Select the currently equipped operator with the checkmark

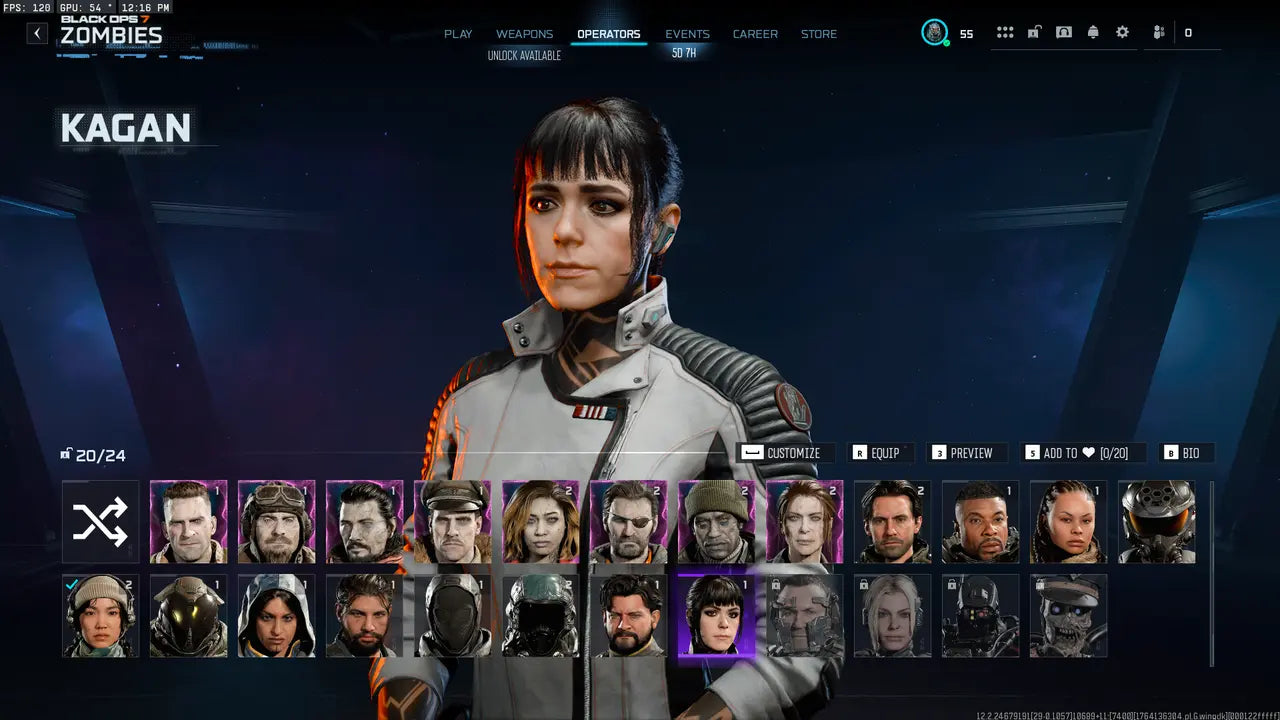[x=100, y=615]
